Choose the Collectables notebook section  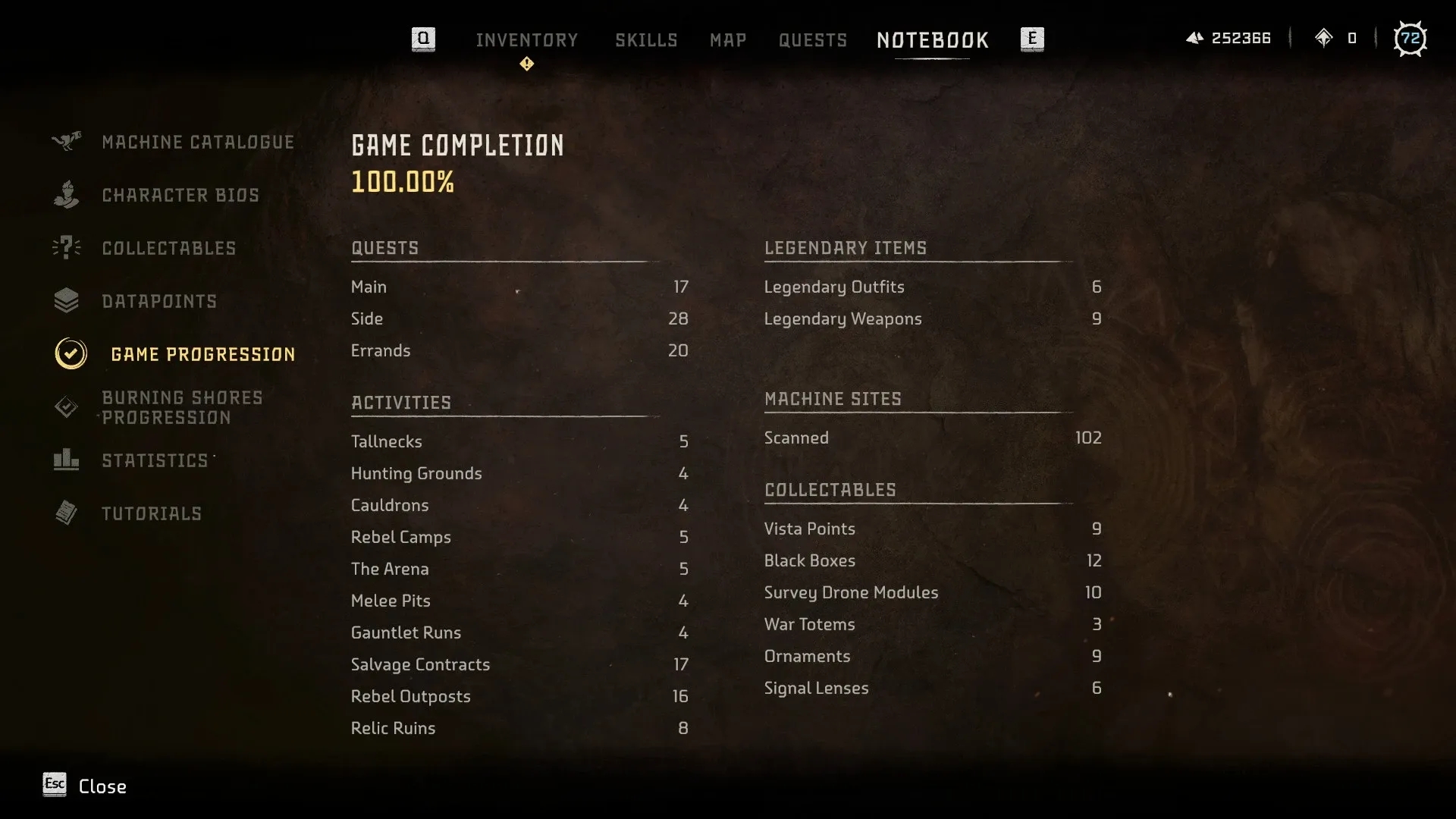tap(168, 249)
